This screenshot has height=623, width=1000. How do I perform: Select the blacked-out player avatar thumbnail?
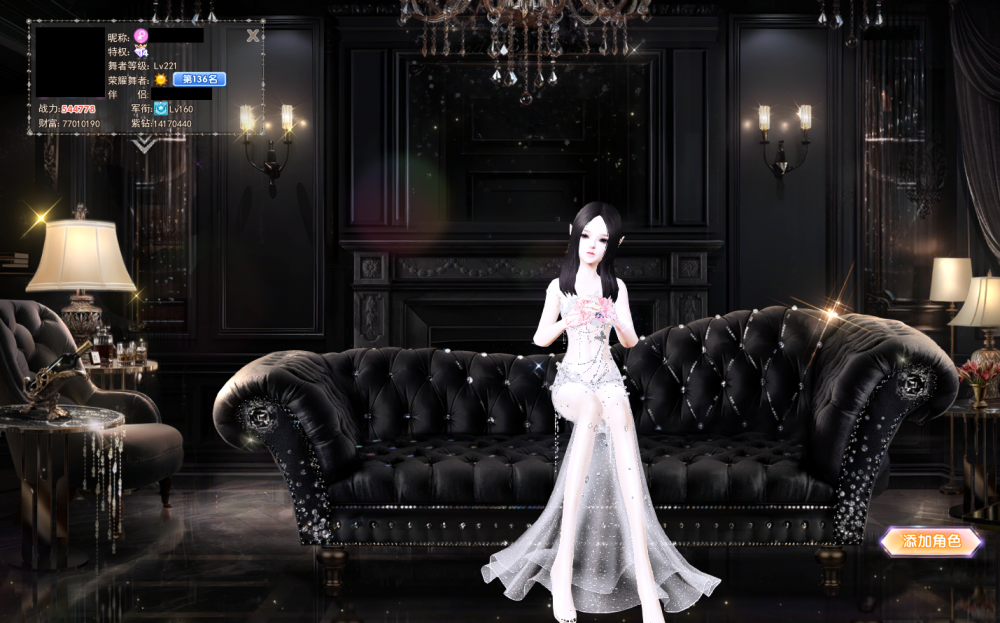pyautogui.click(x=70, y=63)
